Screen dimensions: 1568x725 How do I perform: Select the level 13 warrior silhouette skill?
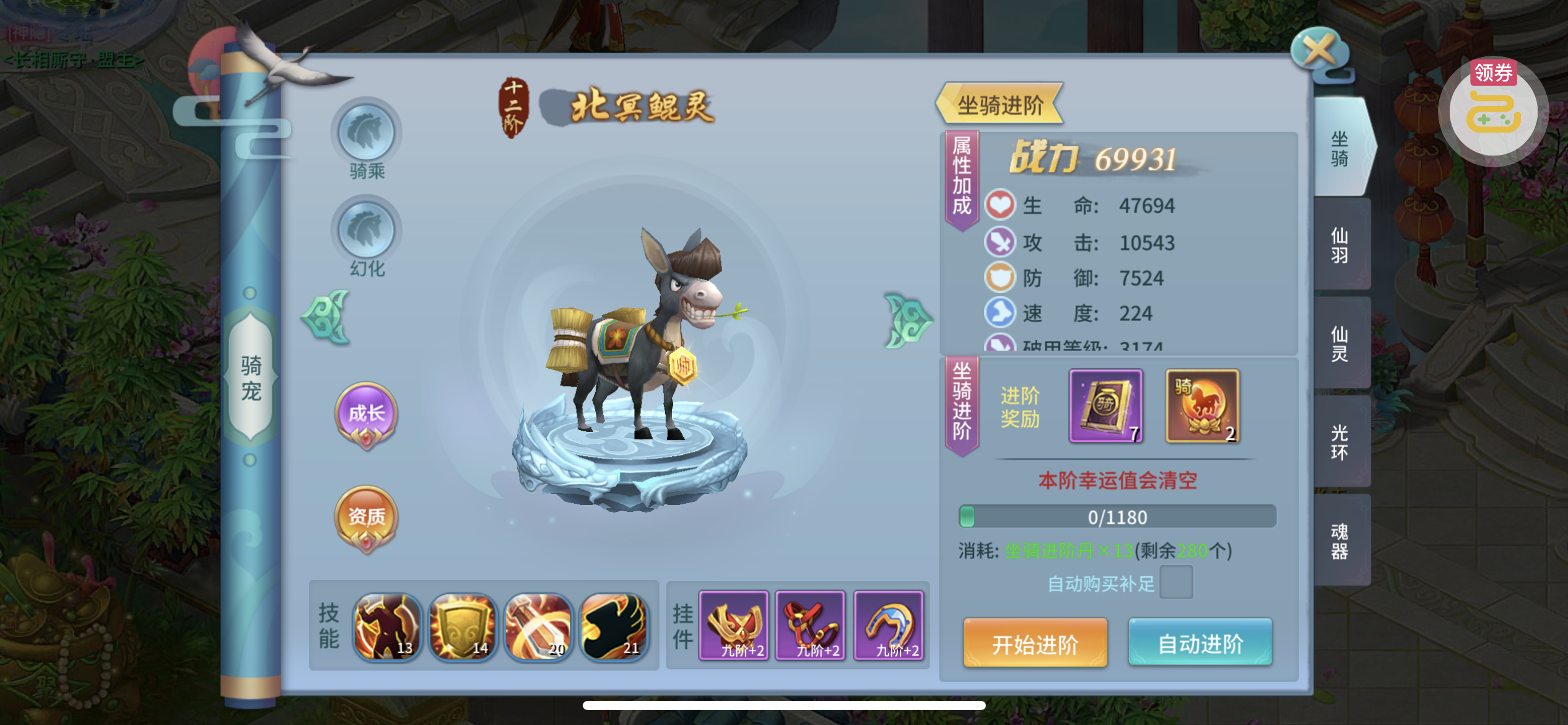(x=387, y=626)
